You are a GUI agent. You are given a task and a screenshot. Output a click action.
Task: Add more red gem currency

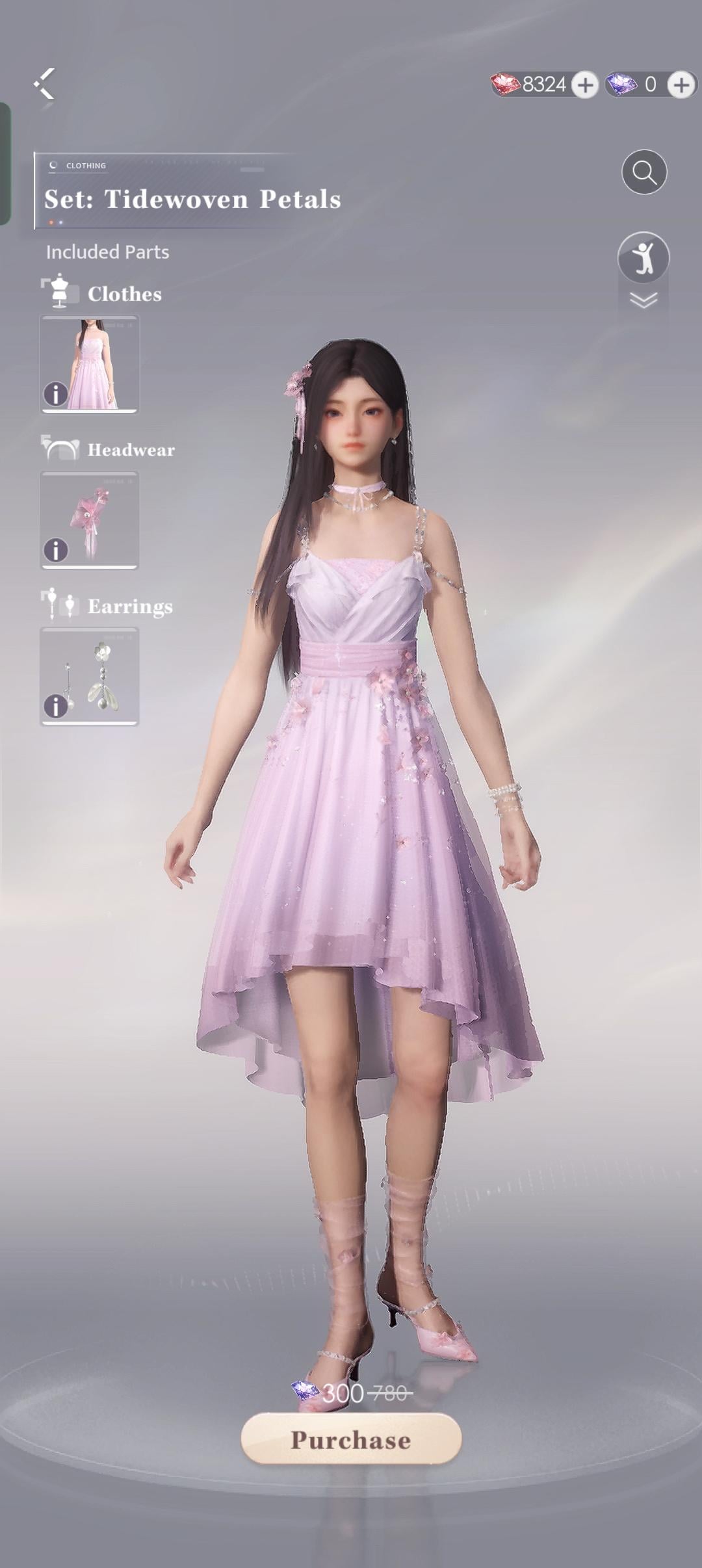coord(585,85)
